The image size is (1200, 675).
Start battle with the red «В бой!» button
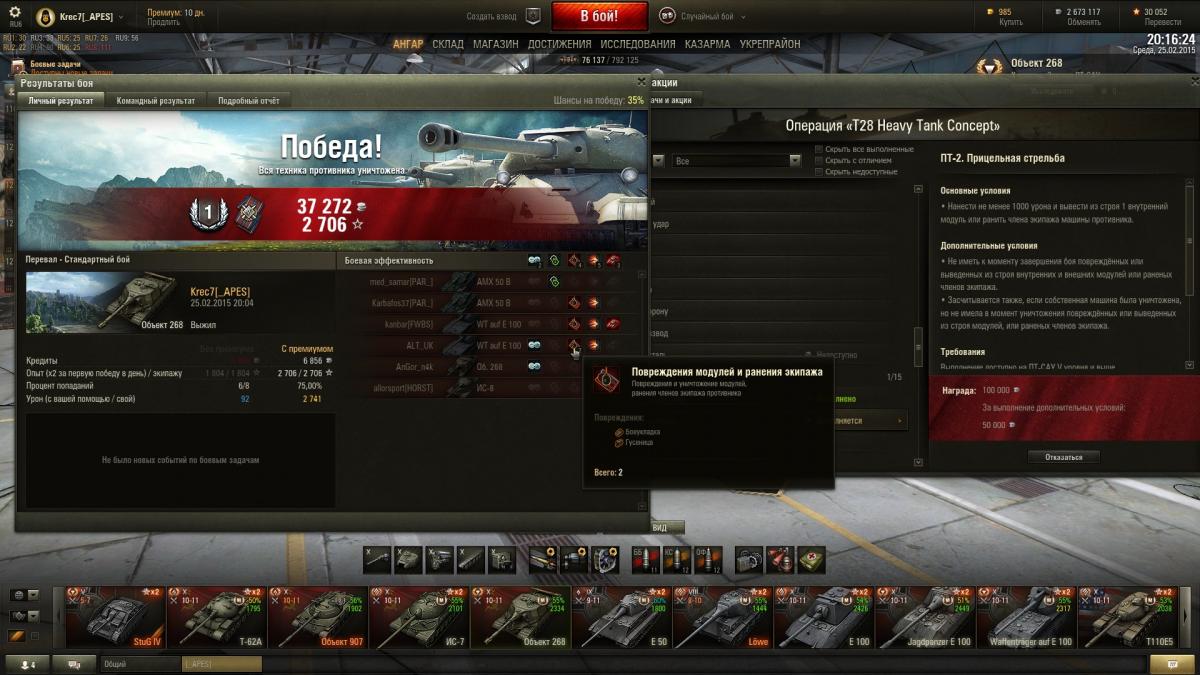tap(599, 16)
